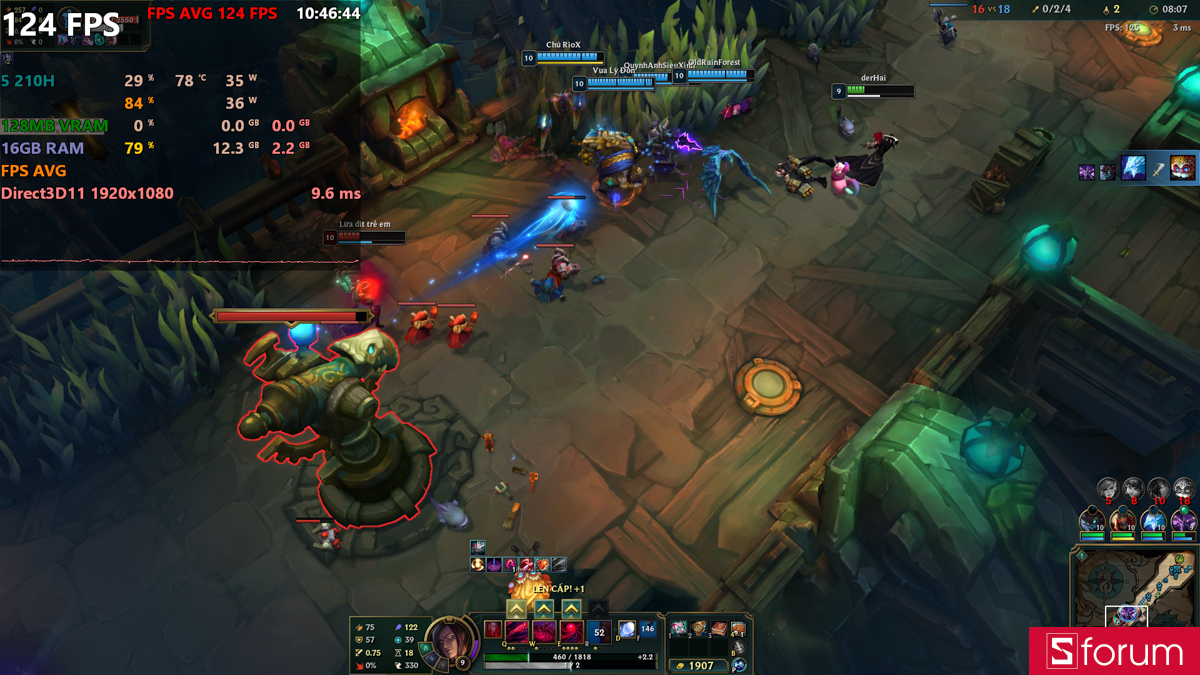This screenshot has height=675, width=1200.
Task: Use the snowball summoner spell on D
Action: tap(627, 629)
